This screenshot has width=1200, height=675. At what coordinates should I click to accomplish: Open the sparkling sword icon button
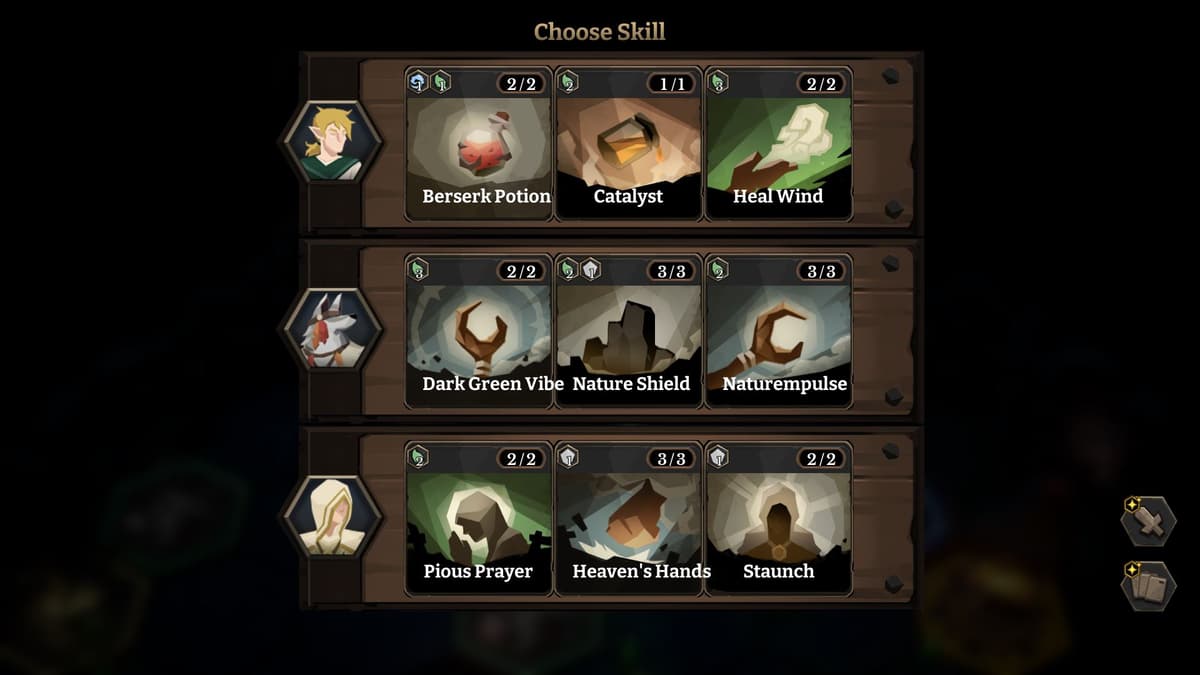pos(1148,521)
